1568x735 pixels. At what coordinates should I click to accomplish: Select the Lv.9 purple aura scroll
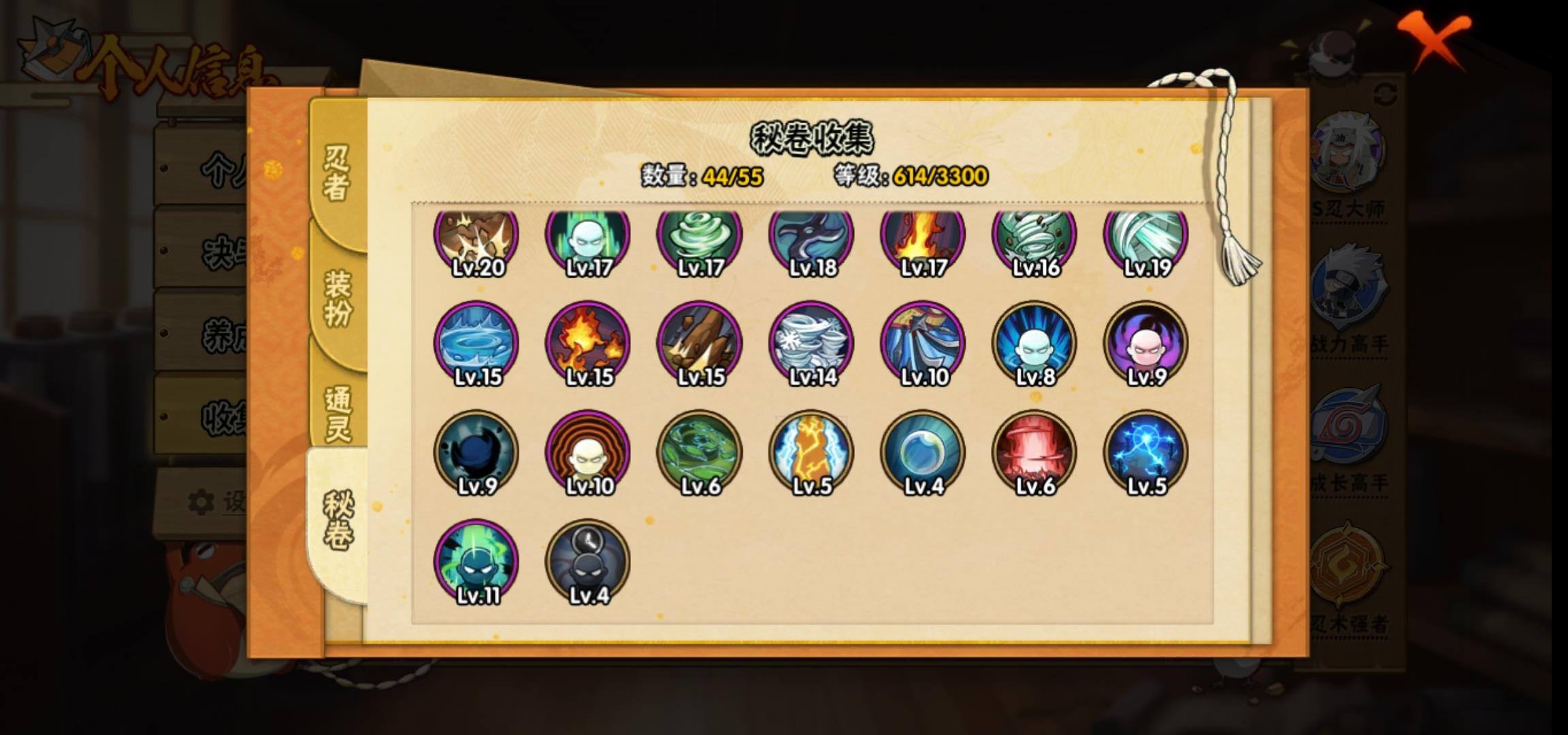[1146, 344]
